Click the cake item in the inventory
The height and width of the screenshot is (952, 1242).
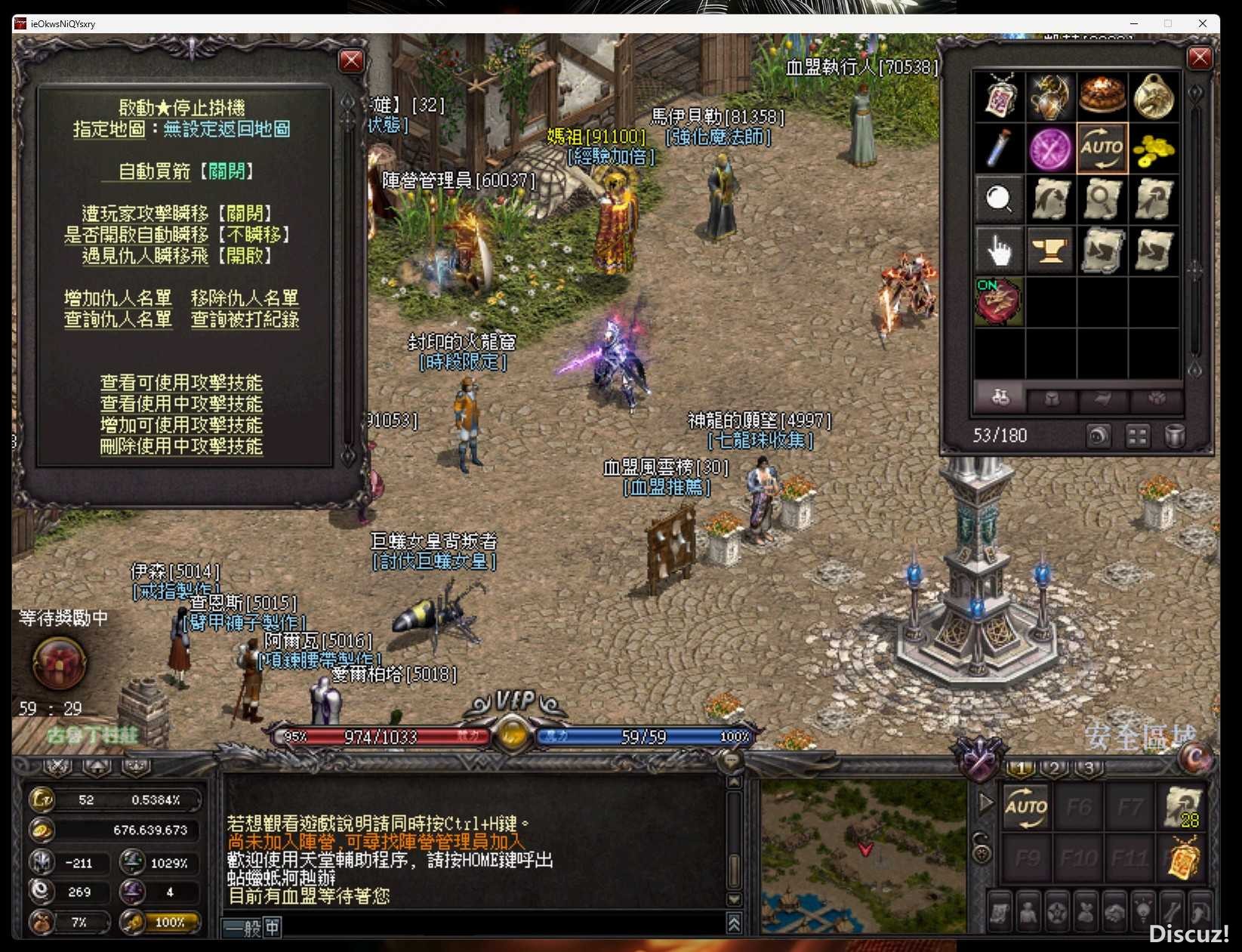1102,97
